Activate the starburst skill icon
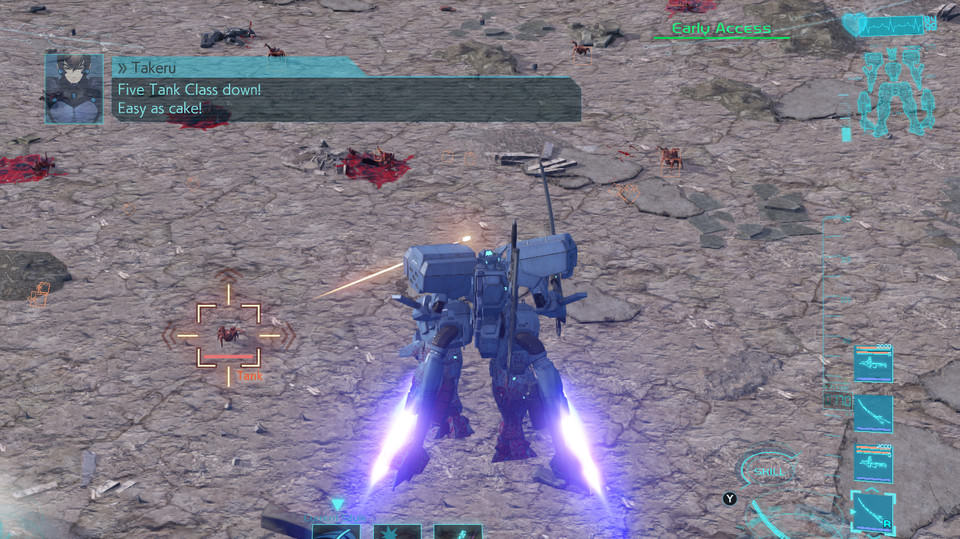Image resolution: width=960 pixels, height=539 pixels. click(x=397, y=532)
